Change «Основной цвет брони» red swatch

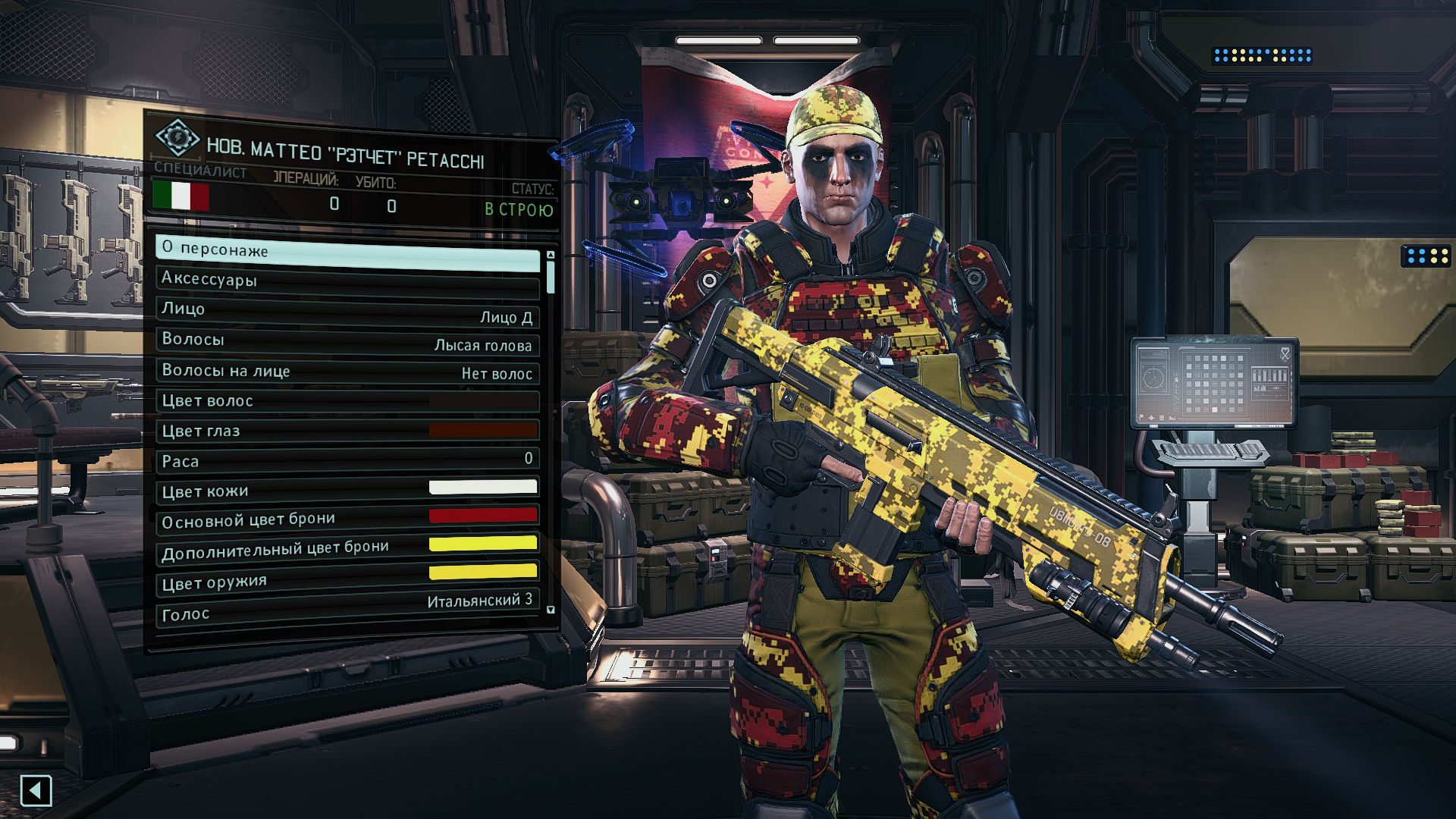coord(483,516)
